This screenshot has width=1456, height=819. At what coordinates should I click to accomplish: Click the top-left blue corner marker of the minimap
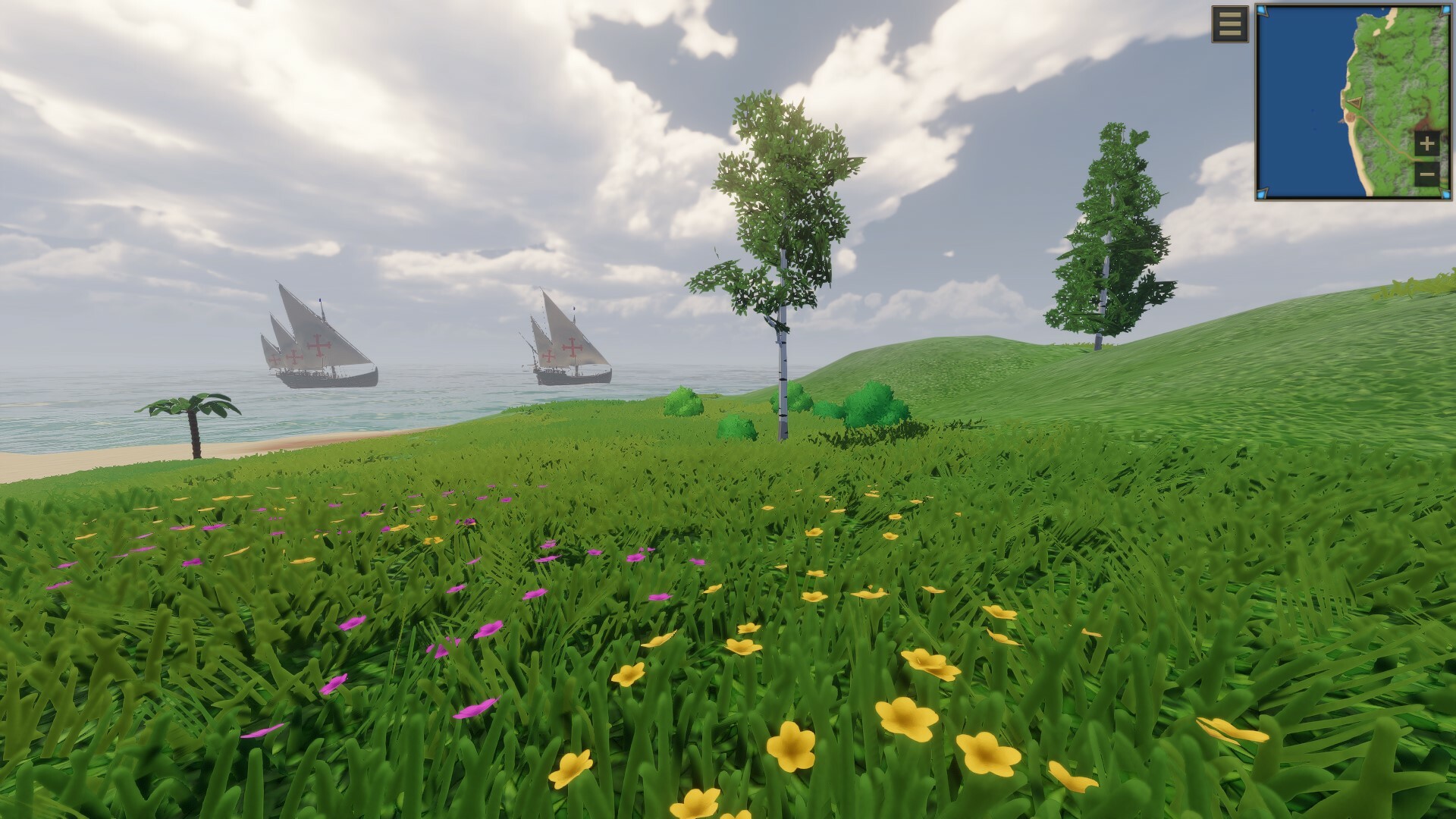click(1262, 10)
